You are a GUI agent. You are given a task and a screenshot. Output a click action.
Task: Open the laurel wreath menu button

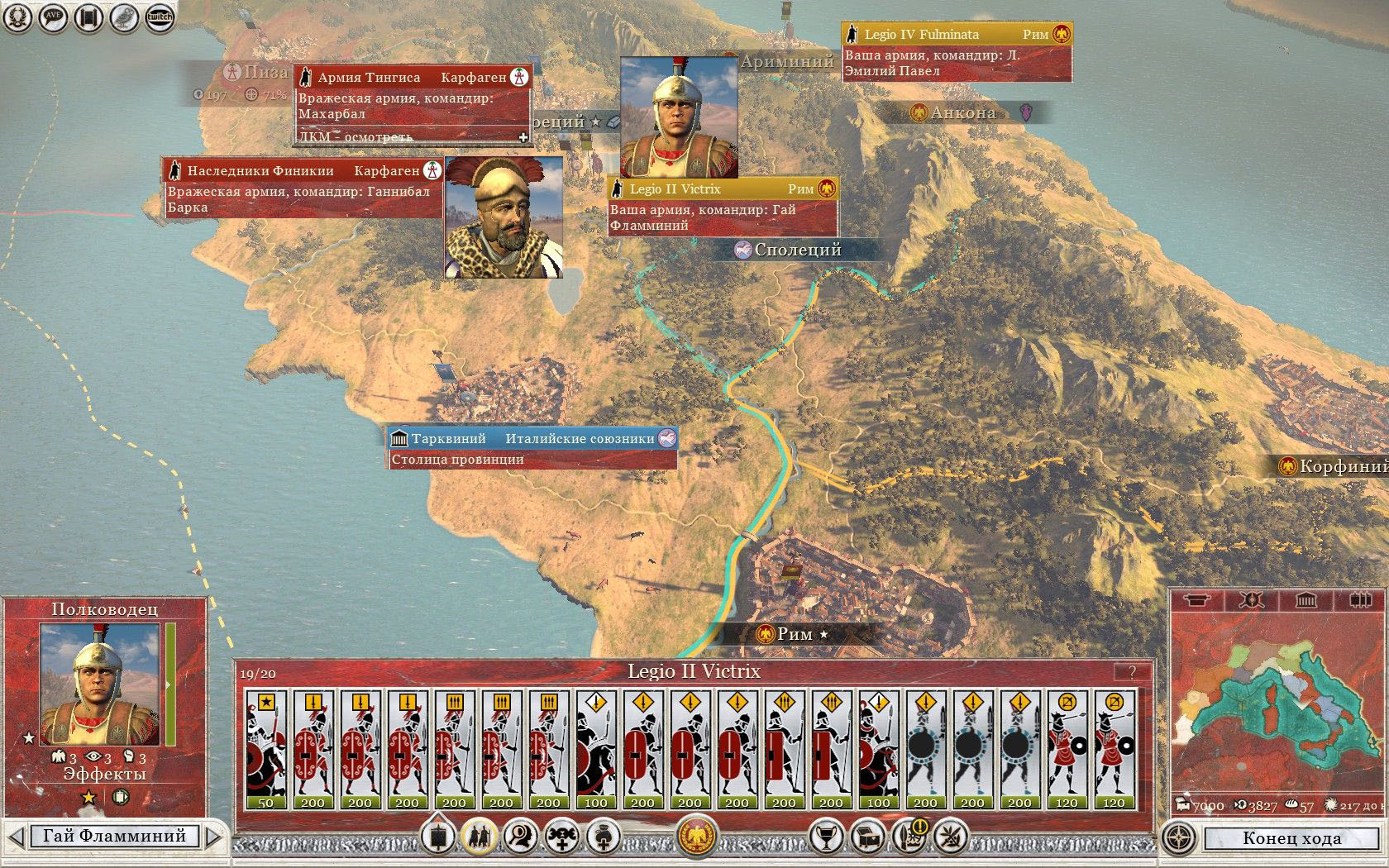[x=18, y=17]
